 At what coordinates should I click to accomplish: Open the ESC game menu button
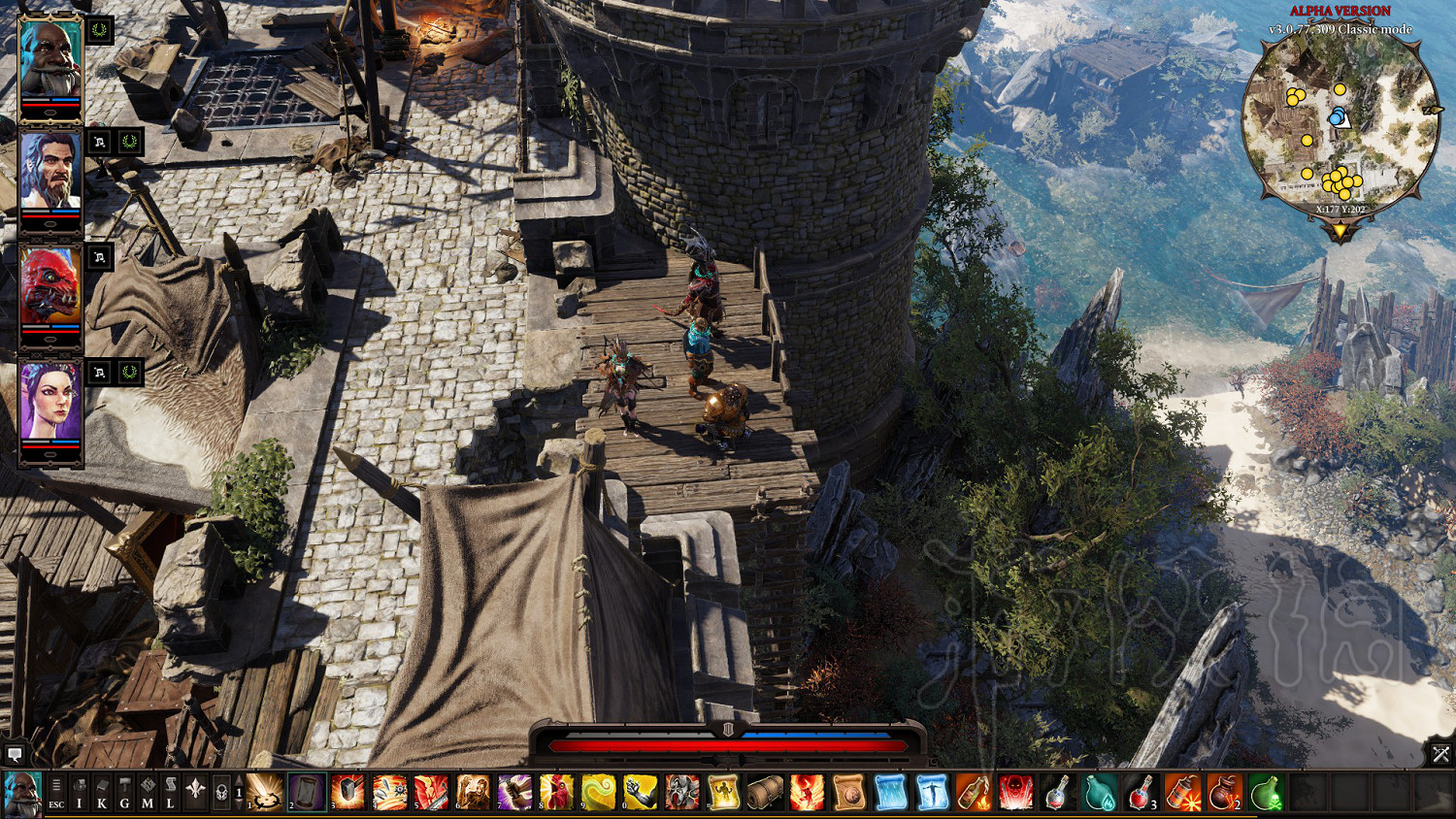[56, 792]
